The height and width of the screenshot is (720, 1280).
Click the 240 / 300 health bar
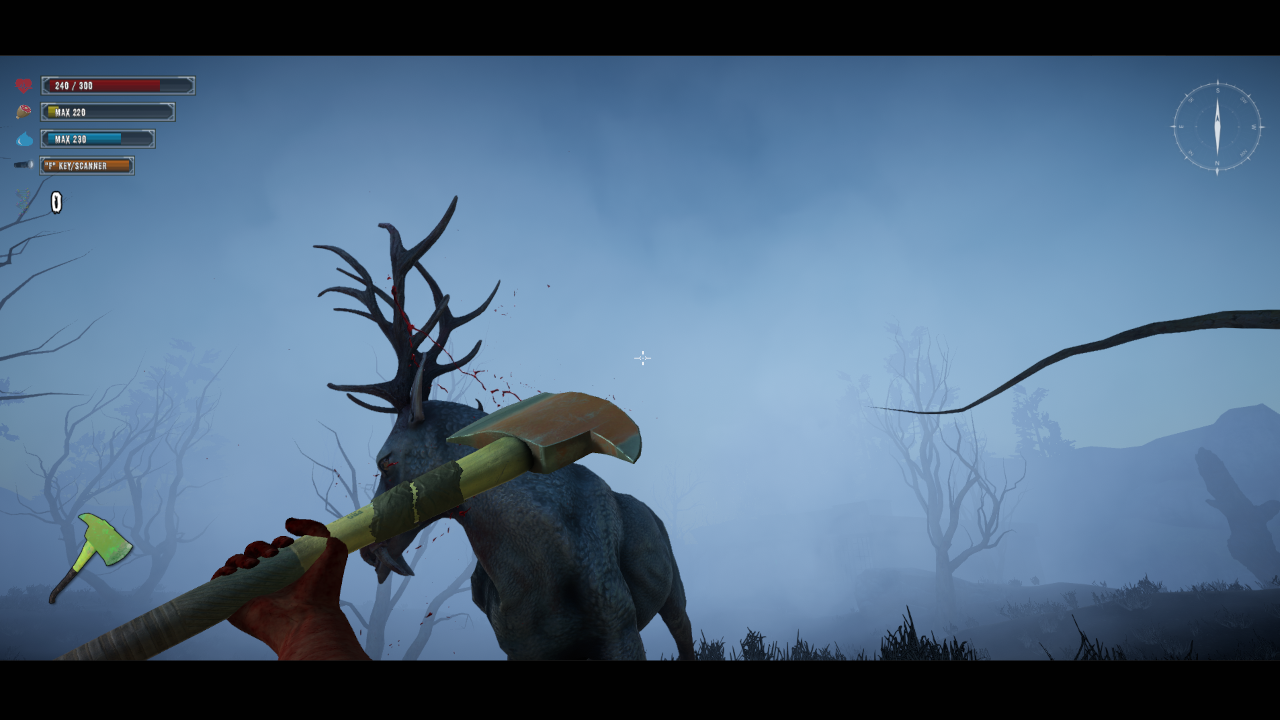point(117,87)
